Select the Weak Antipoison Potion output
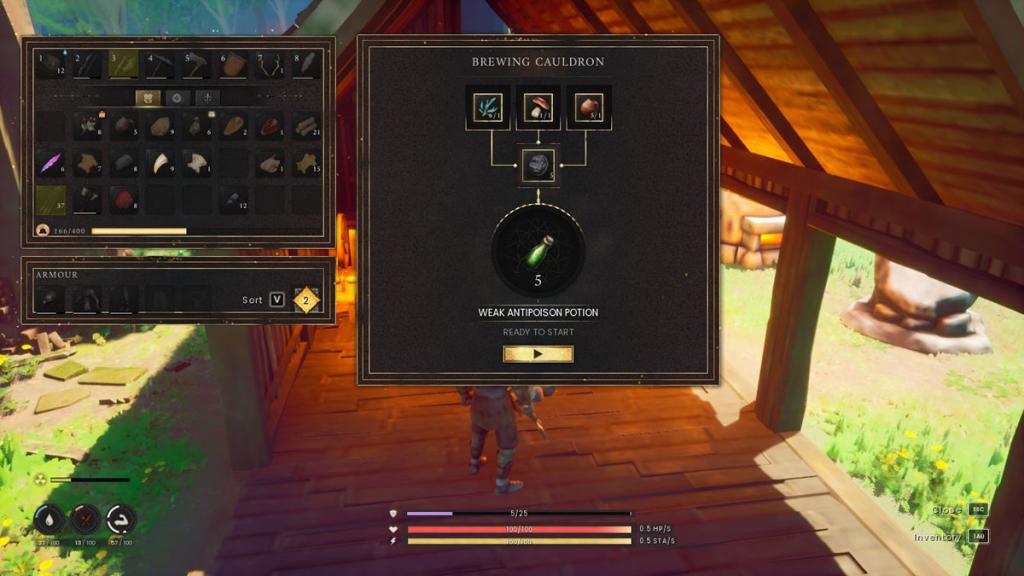Viewport: 1024px width, 576px height. click(538, 252)
